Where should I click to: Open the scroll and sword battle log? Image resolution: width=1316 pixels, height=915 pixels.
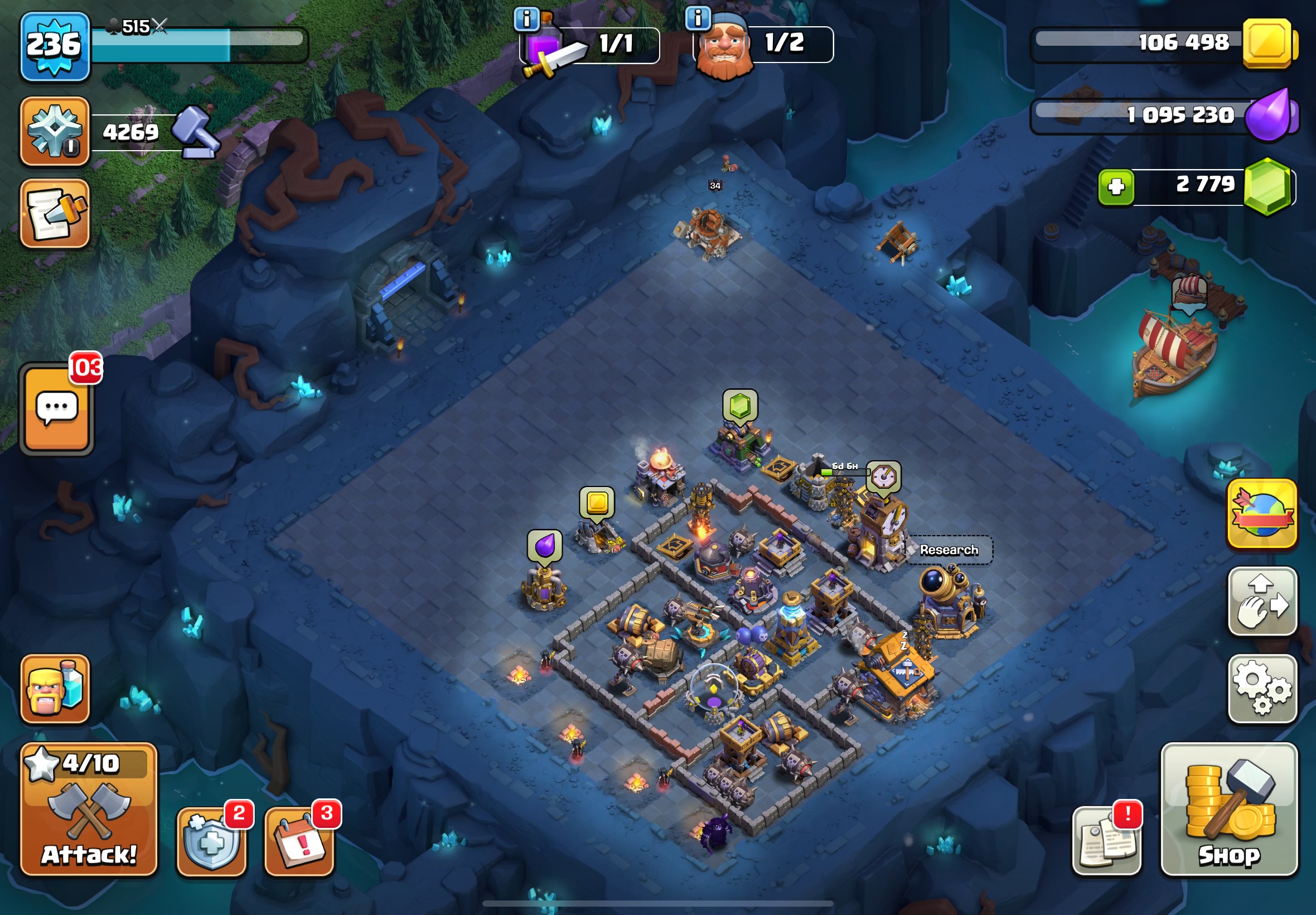(55, 213)
